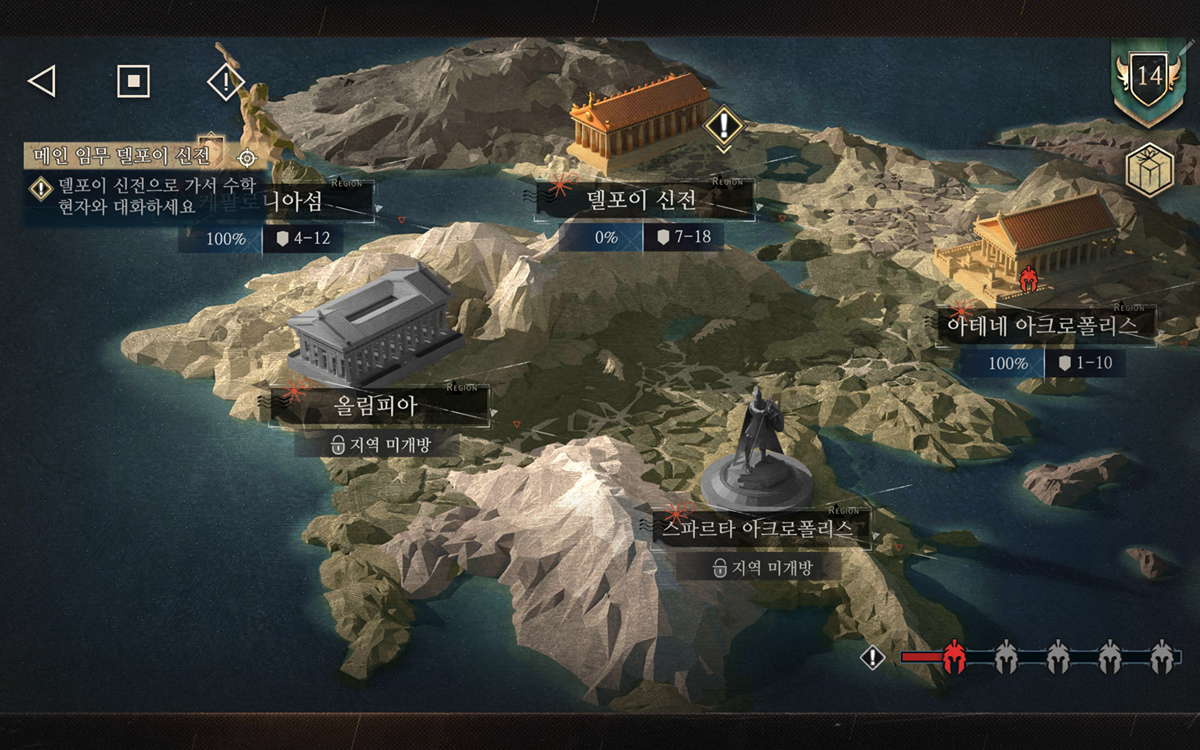The height and width of the screenshot is (750, 1200).
Task: Click the square icon in top bar
Action: 133,81
